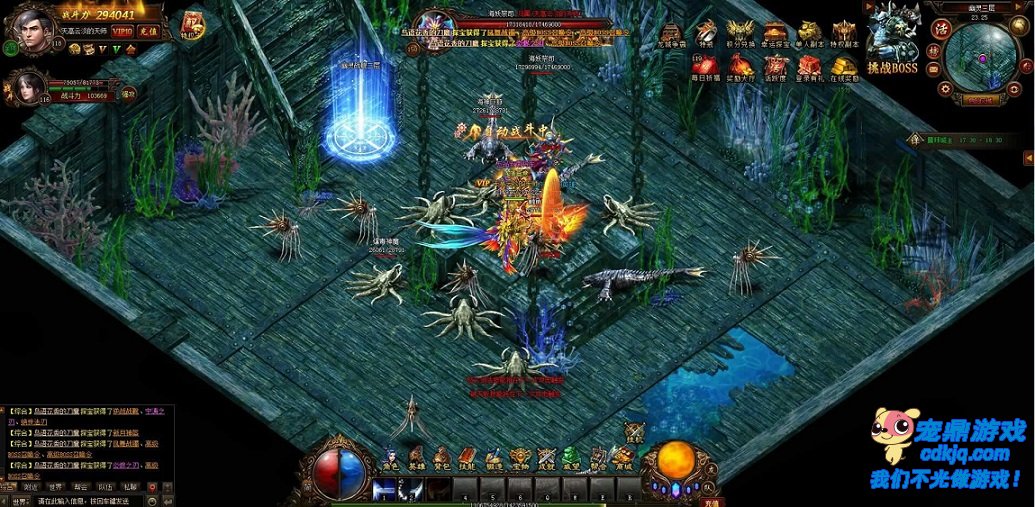This screenshot has height=507, width=1035.
Task: Open the 挑战BOSS challenge panel
Action: pyautogui.click(x=891, y=40)
